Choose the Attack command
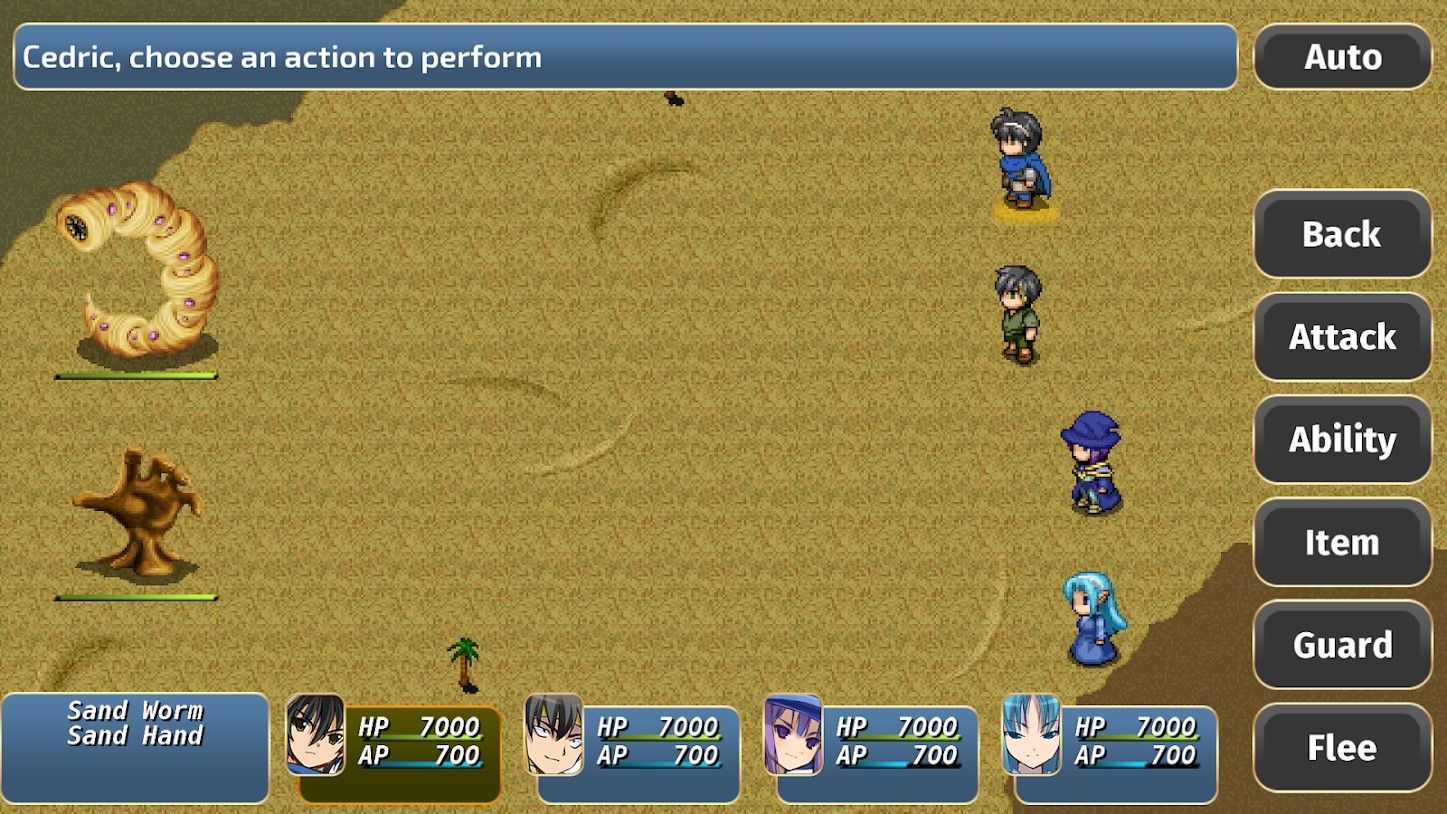Screen dimensions: 1447x814 pos(1342,337)
